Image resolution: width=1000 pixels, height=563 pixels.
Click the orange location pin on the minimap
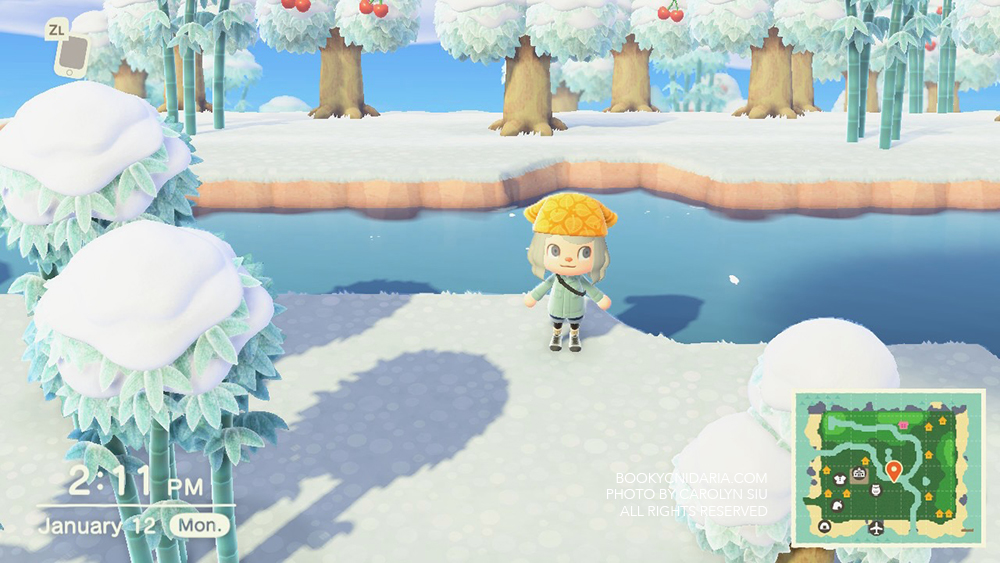tap(893, 469)
